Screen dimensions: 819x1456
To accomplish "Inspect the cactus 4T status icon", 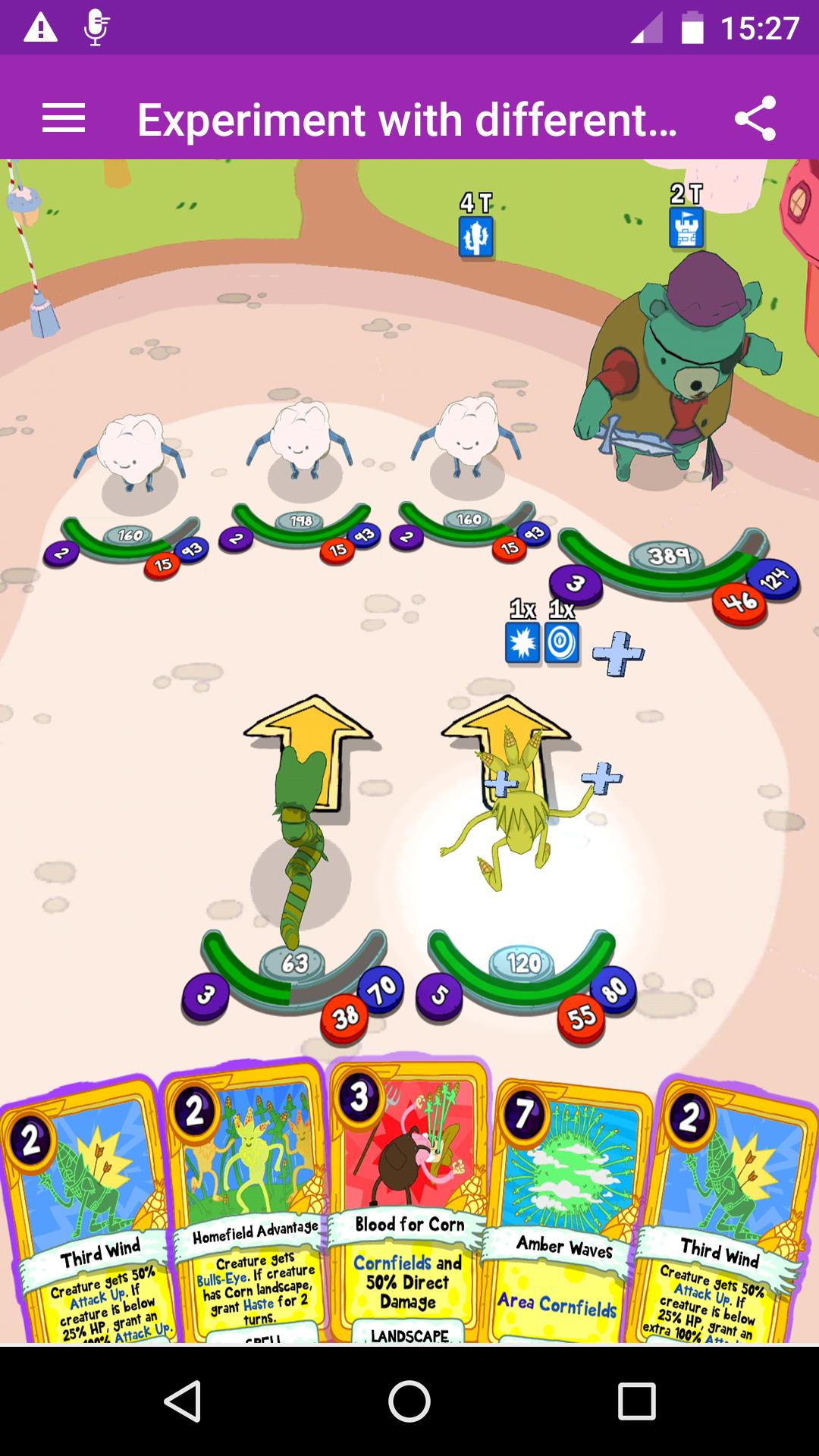I will pyautogui.click(x=476, y=237).
